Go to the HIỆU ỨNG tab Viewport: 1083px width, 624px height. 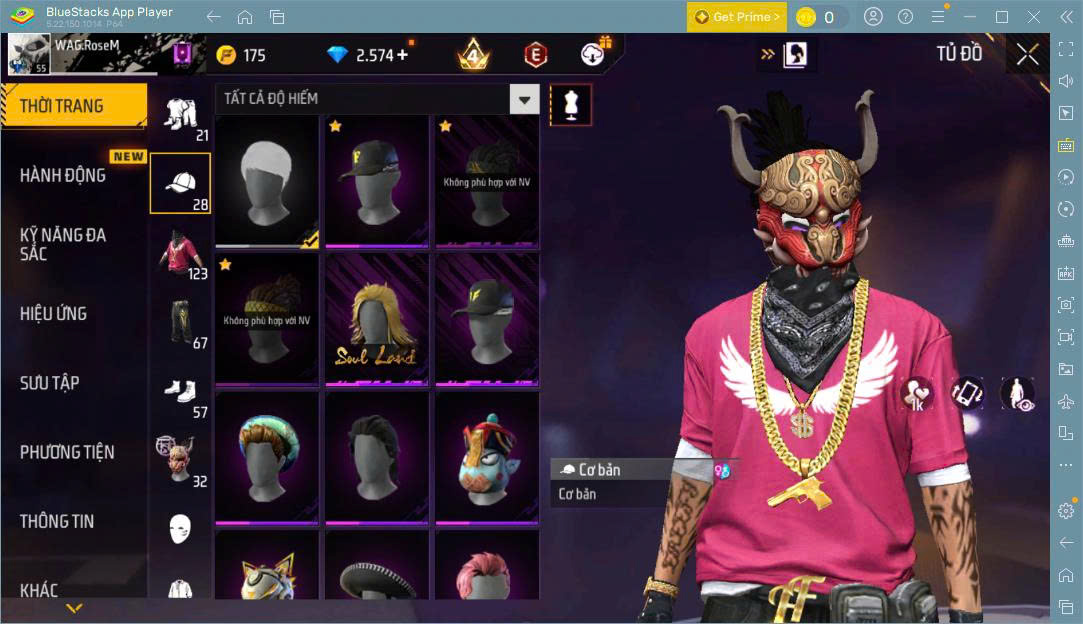(53, 314)
